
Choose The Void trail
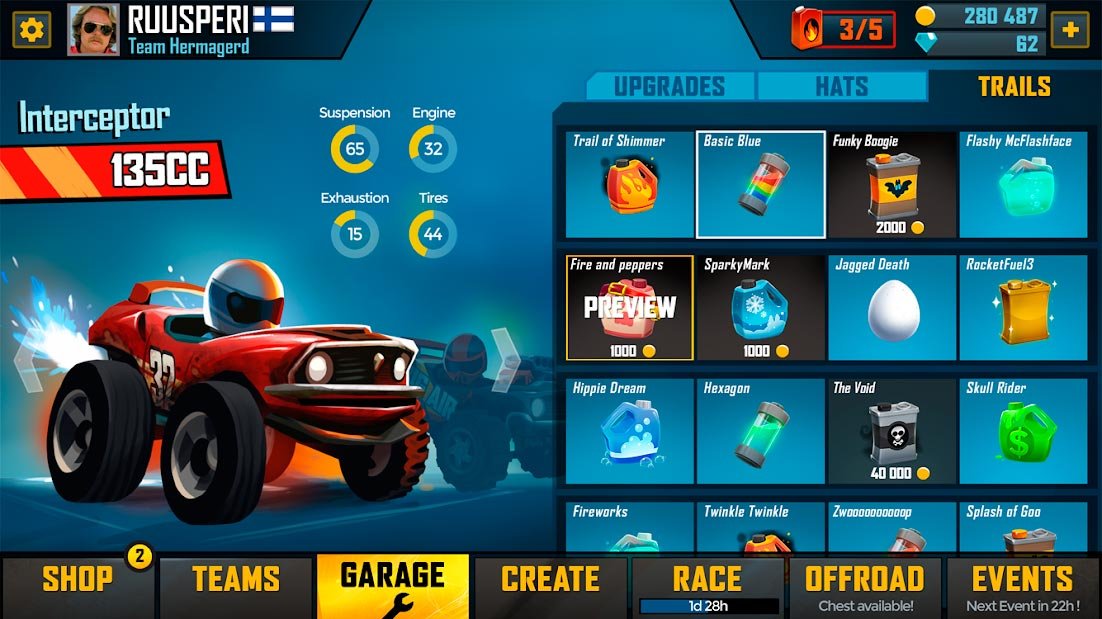pos(892,431)
